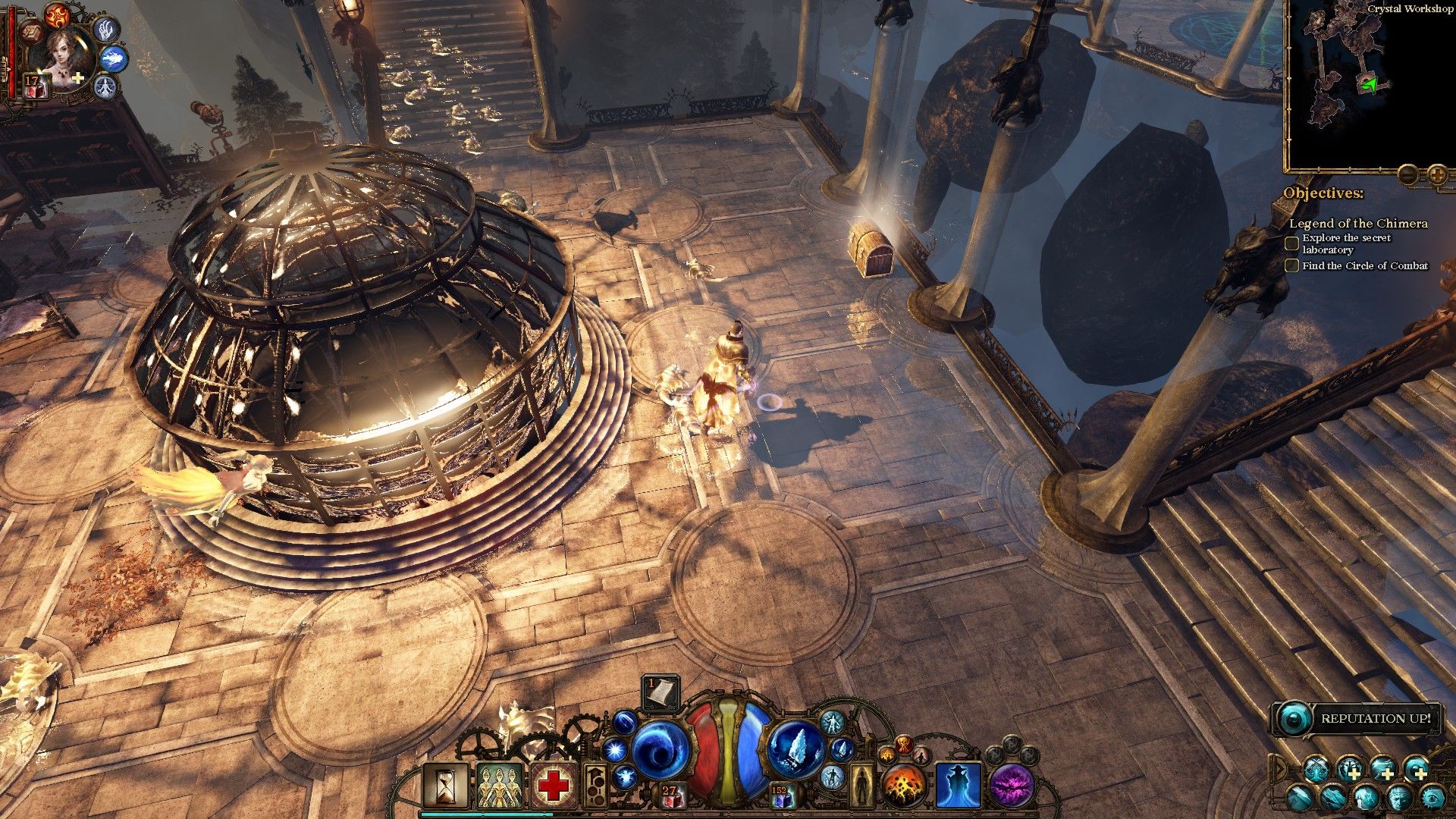Trigger the purple vortex ability
Screen dimensions: 1456x819
click(x=1012, y=785)
